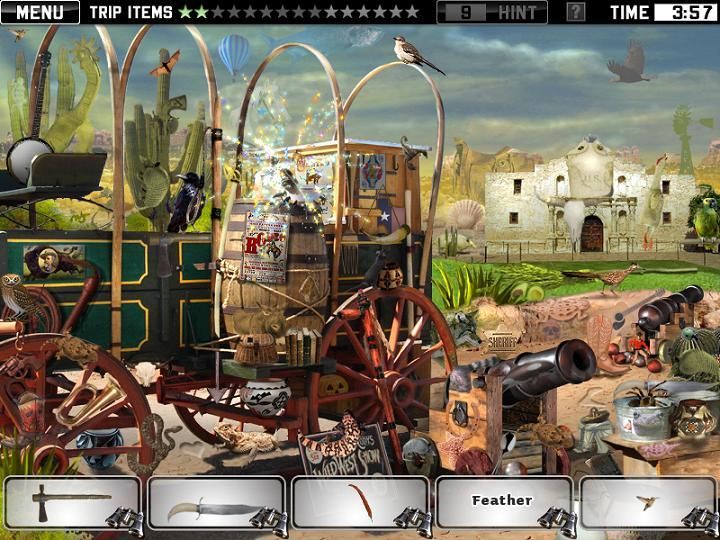Open the question mark help button
This screenshot has width=720, height=540.
pos(576,13)
